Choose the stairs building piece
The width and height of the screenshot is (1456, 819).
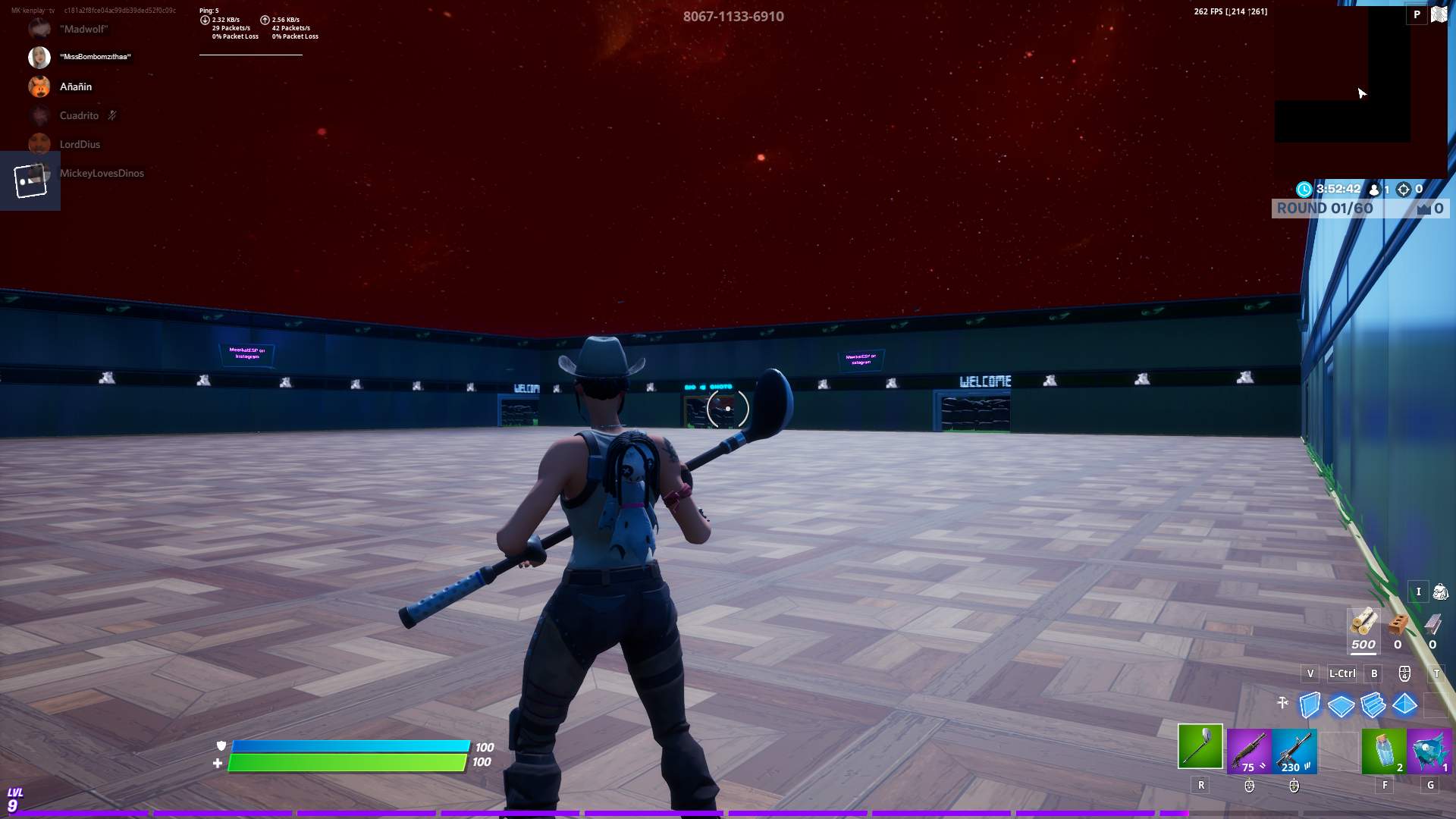pyautogui.click(x=1373, y=705)
